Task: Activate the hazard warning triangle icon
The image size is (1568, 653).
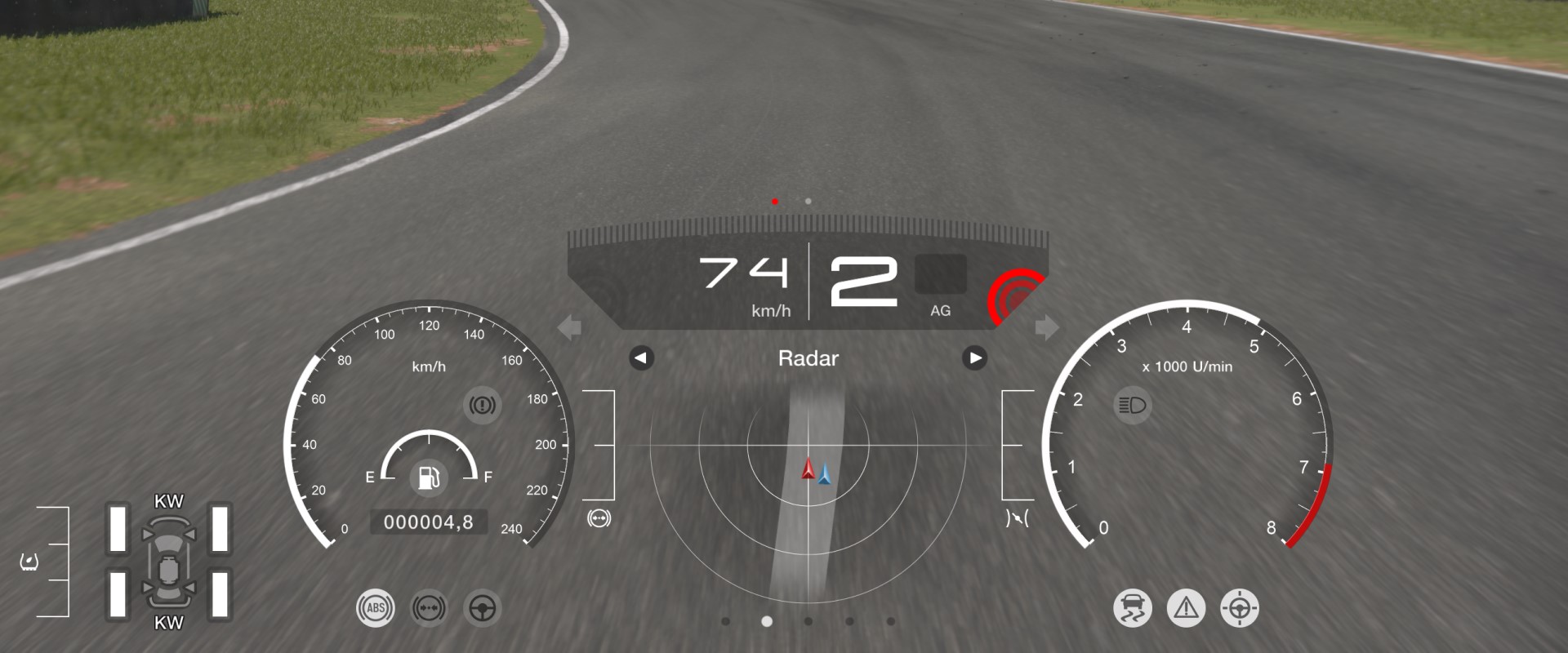Action: click(1186, 608)
